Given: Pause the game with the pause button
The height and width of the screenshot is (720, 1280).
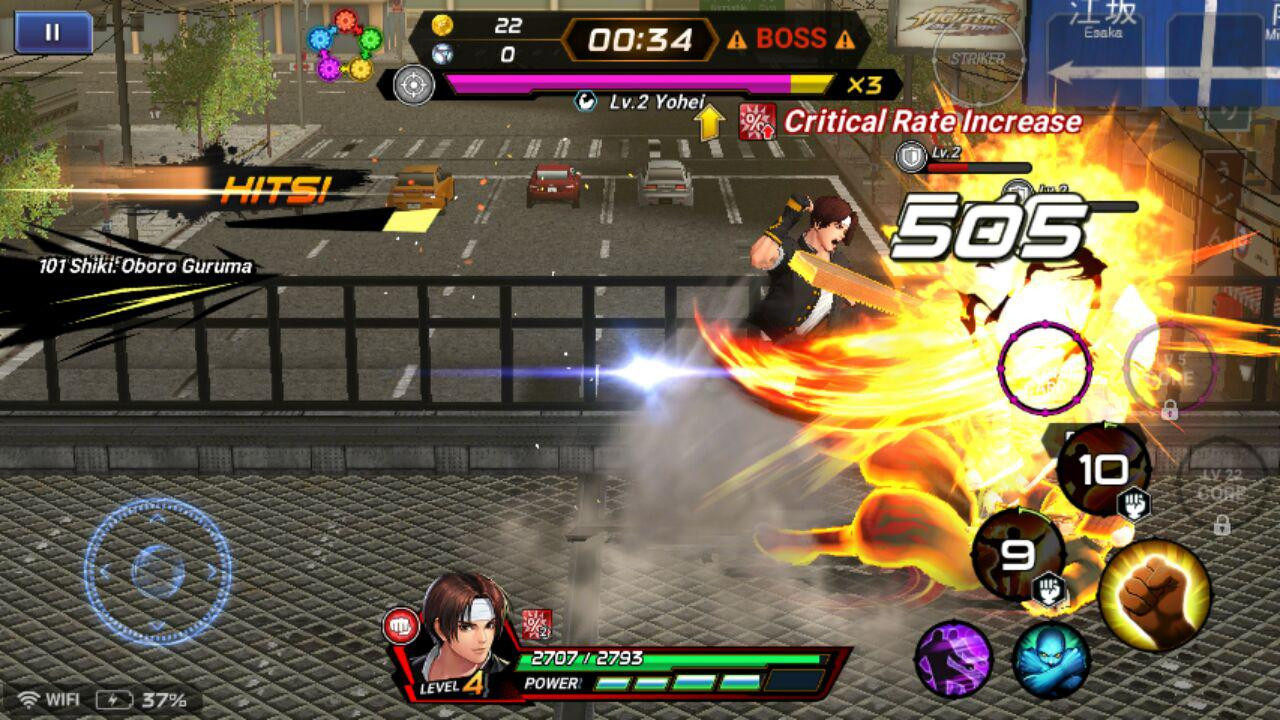Looking at the screenshot, I should 53,32.
